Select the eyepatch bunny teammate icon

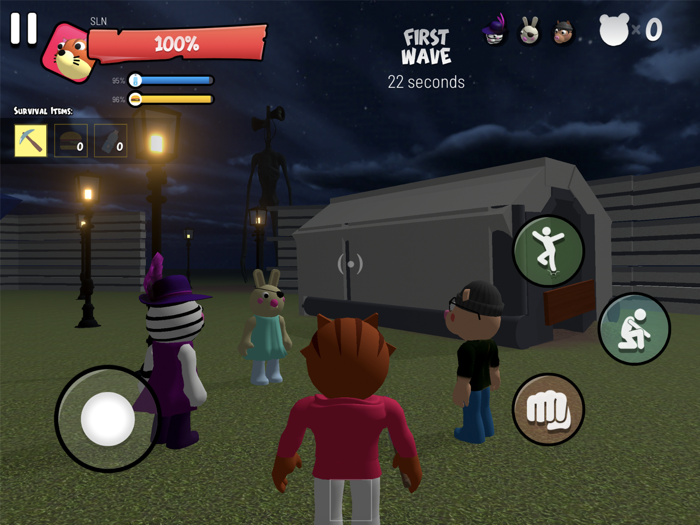[530, 32]
